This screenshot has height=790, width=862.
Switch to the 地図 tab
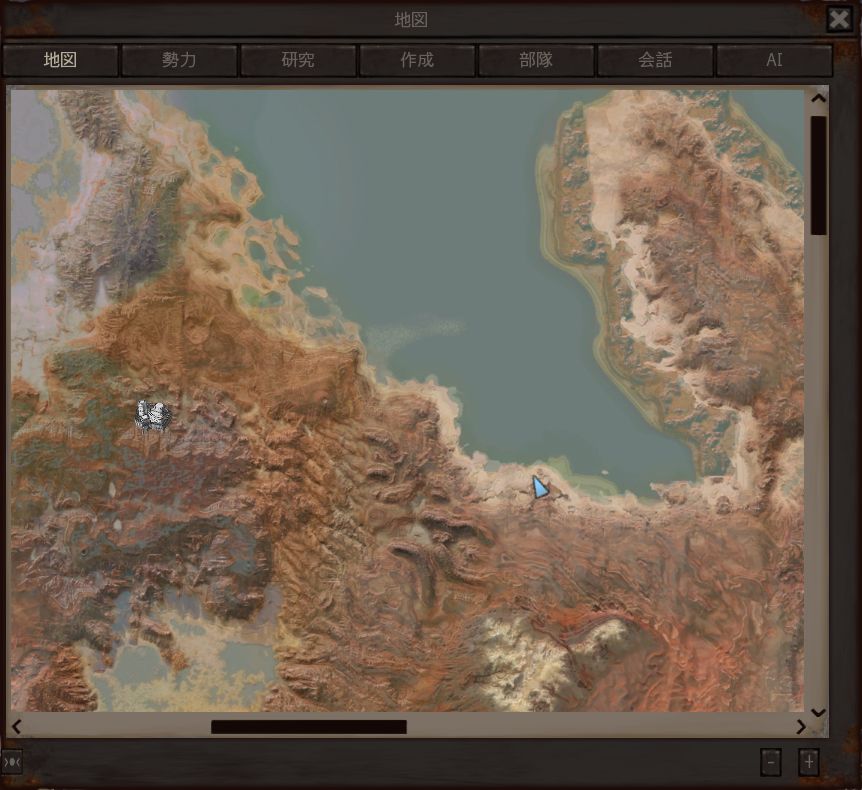point(60,60)
